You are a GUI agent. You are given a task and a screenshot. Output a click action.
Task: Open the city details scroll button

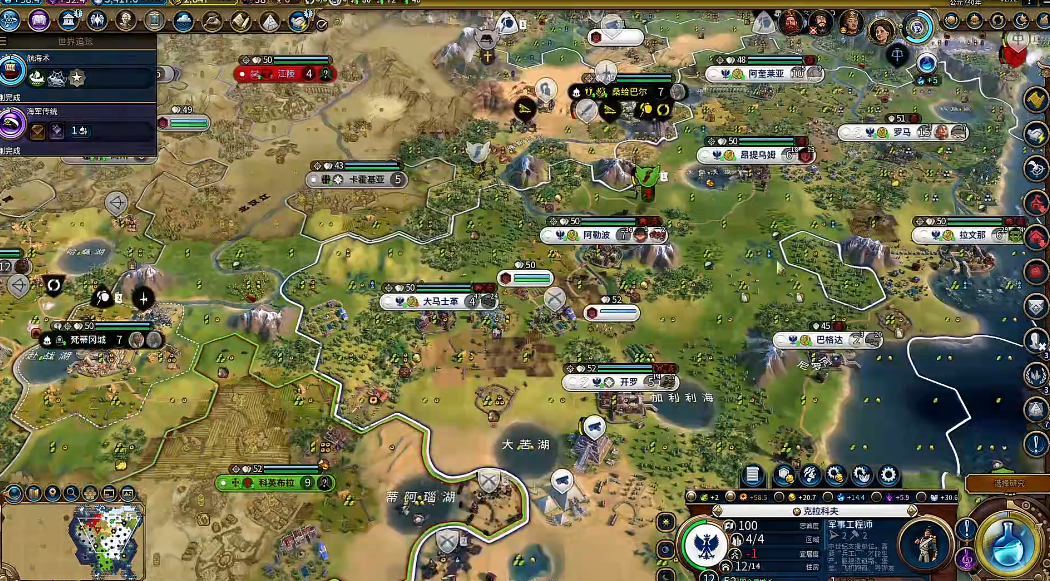click(753, 476)
